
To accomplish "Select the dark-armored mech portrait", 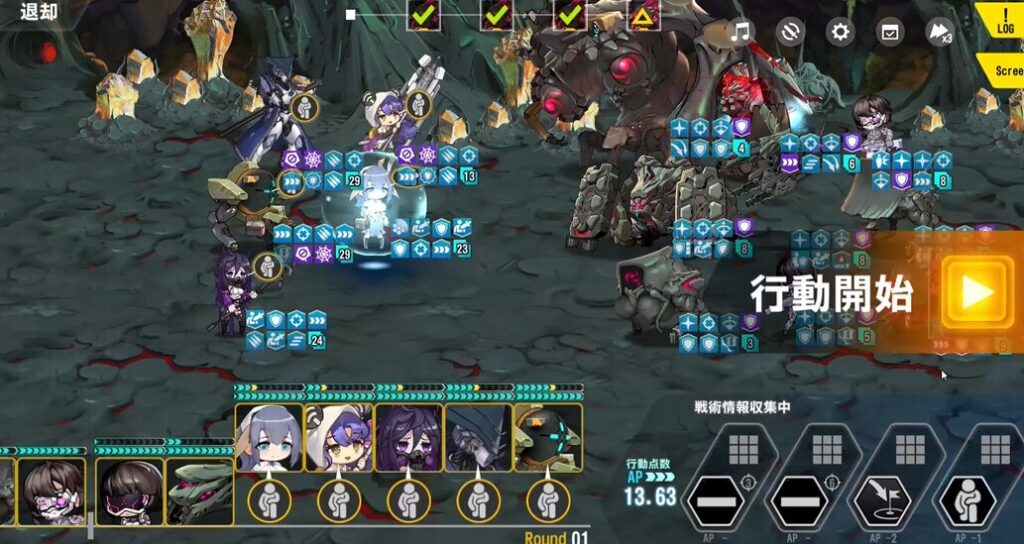I will tap(478, 438).
